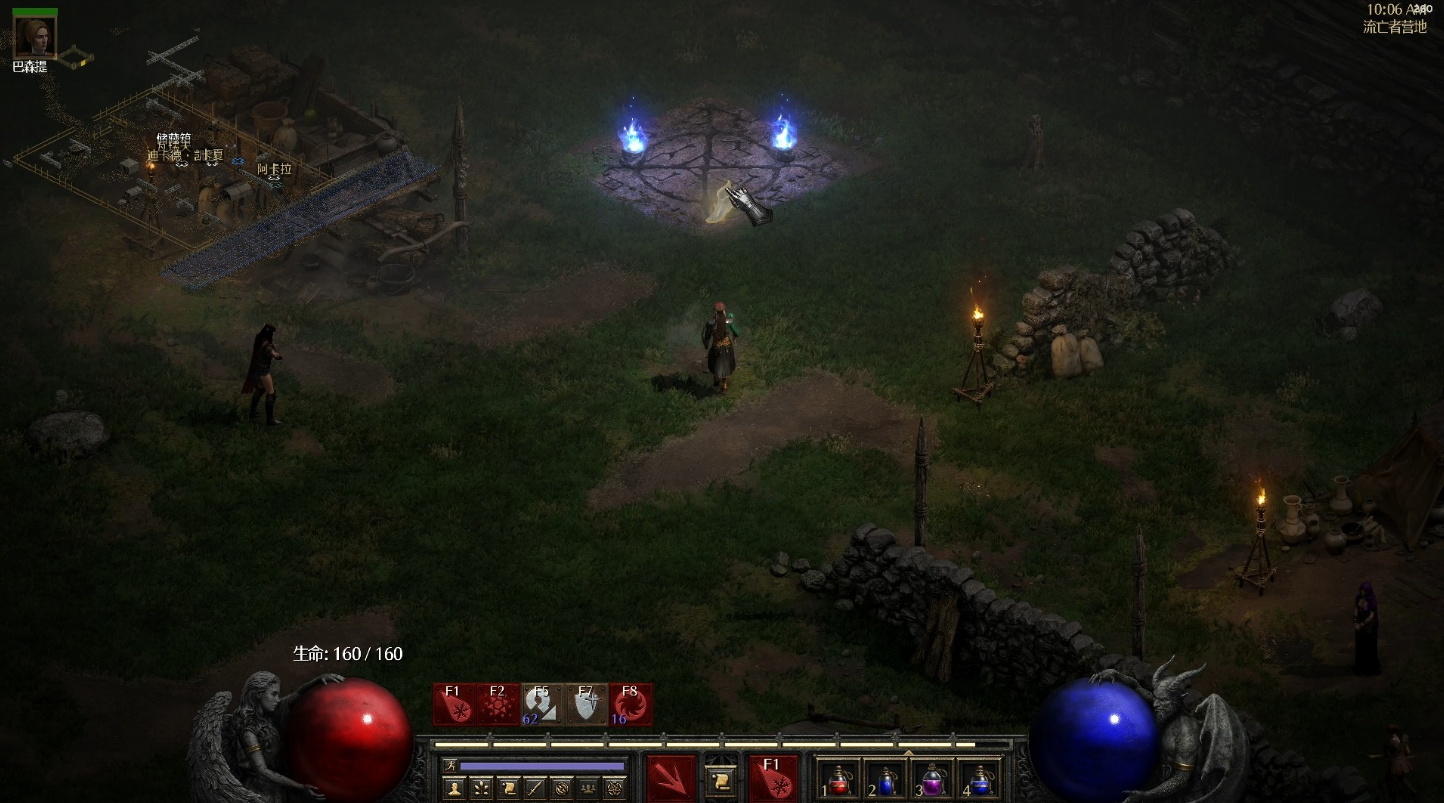Drink the blue potion in belt slot 4
Image resolution: width=1444 pixels, height=803 pixels.
980,779
